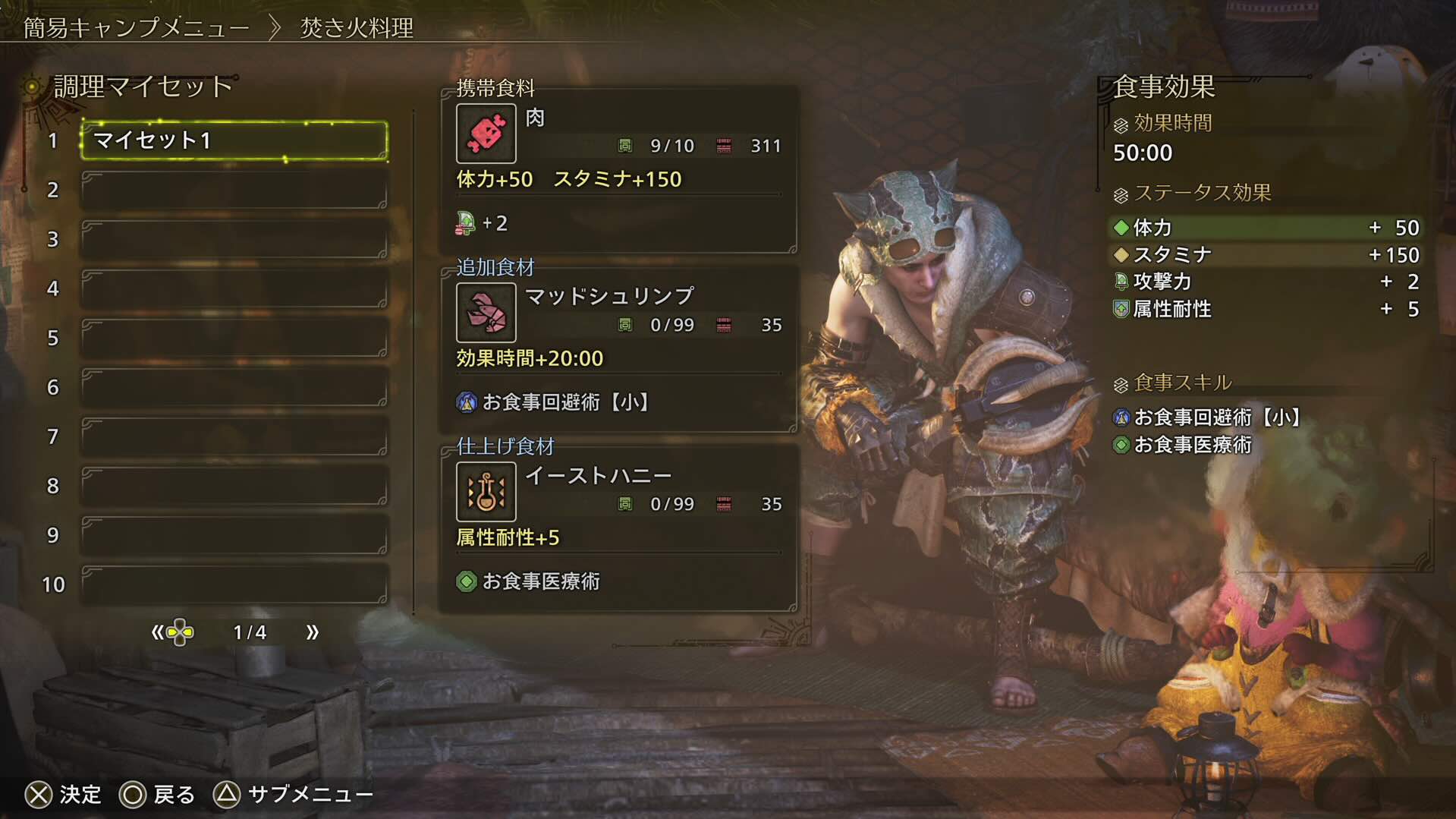Click the 1/4 page indicator
The image size is (1456, 819).
click(x=250, y=631)
